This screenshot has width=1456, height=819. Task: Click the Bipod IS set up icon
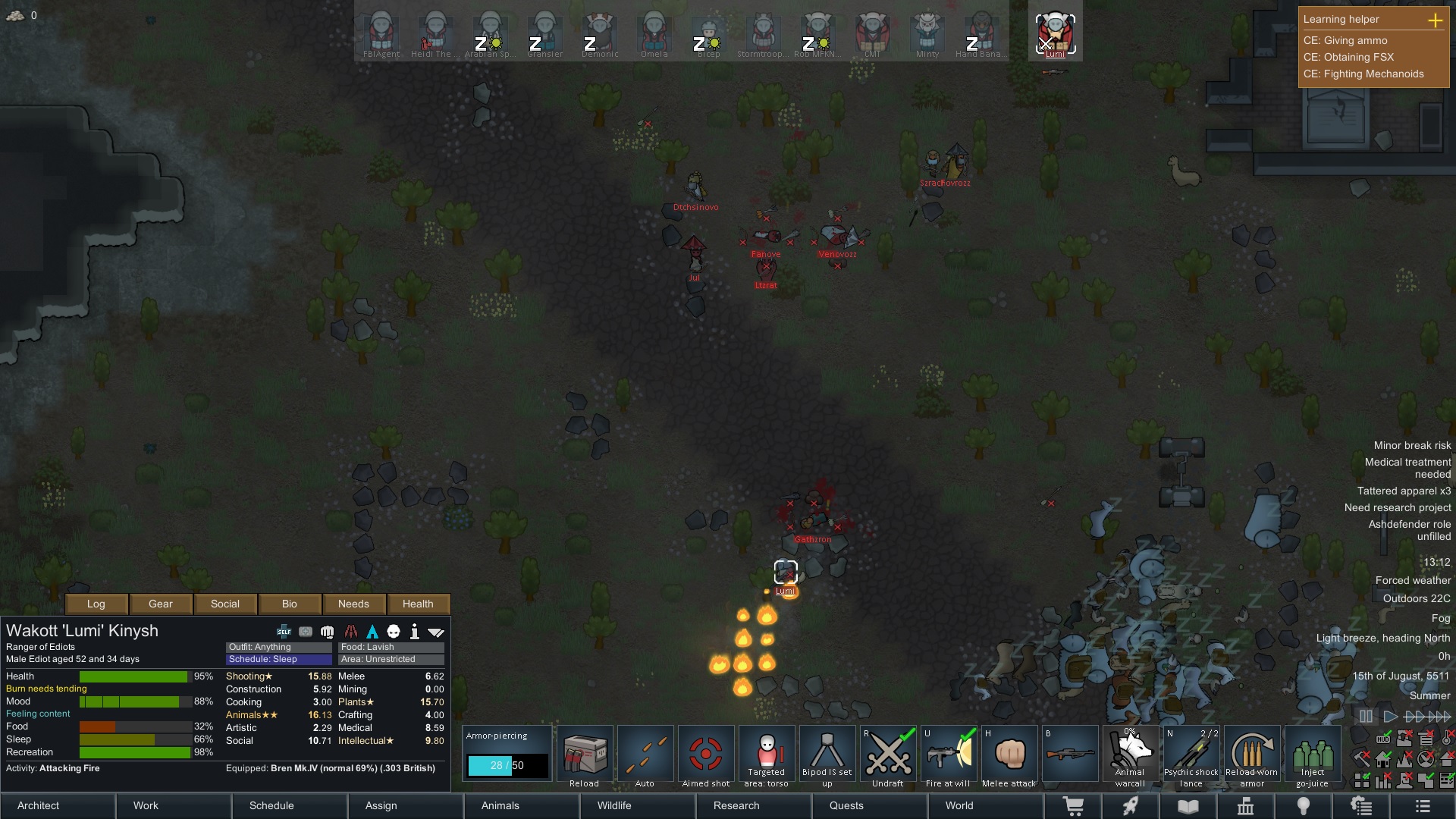click(827, 753)
